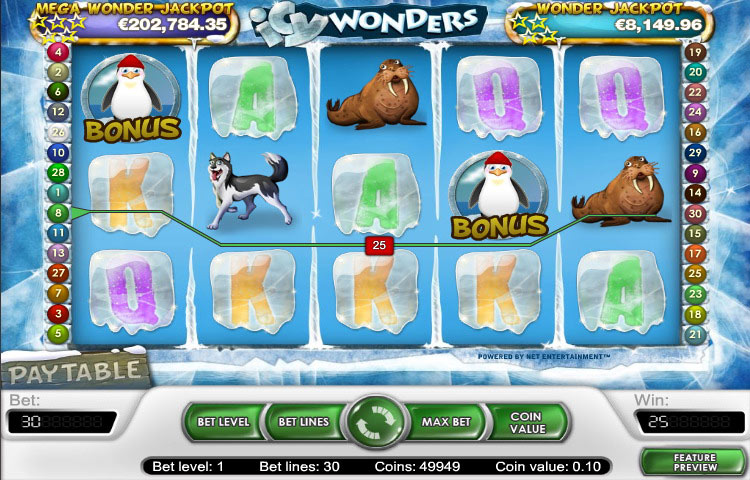This screenshot has width=750, height=480.
Task: Click the Bet Level button
Action: coord(221,422)
